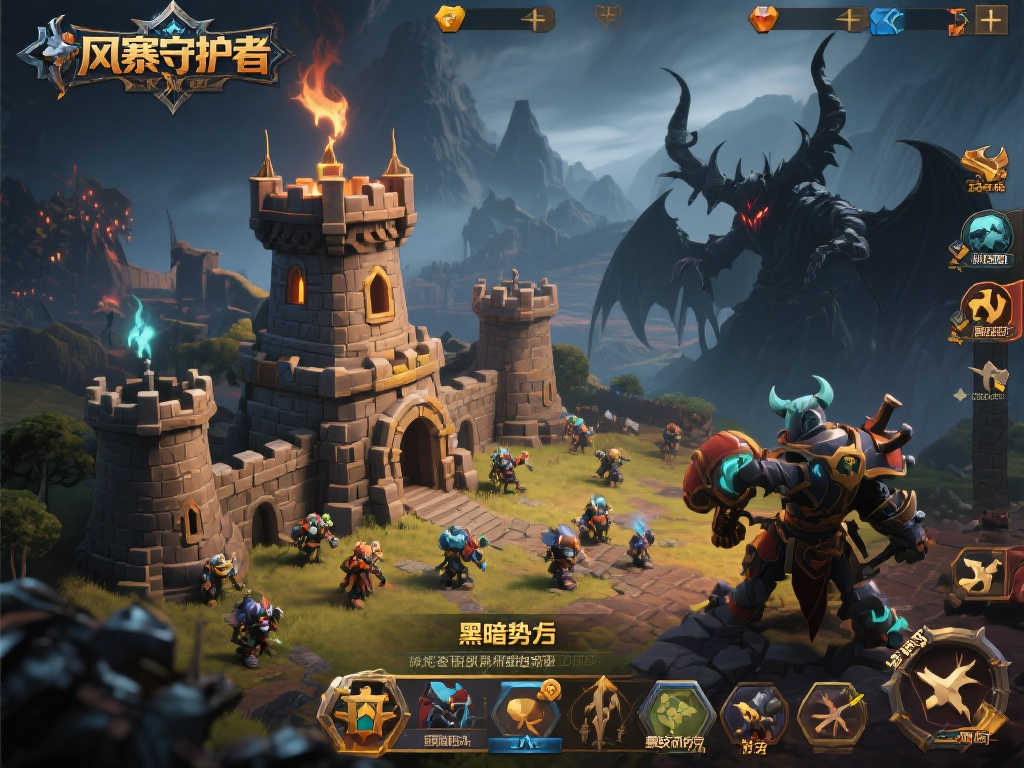Add more gold coin currency

tap(536, 19)
